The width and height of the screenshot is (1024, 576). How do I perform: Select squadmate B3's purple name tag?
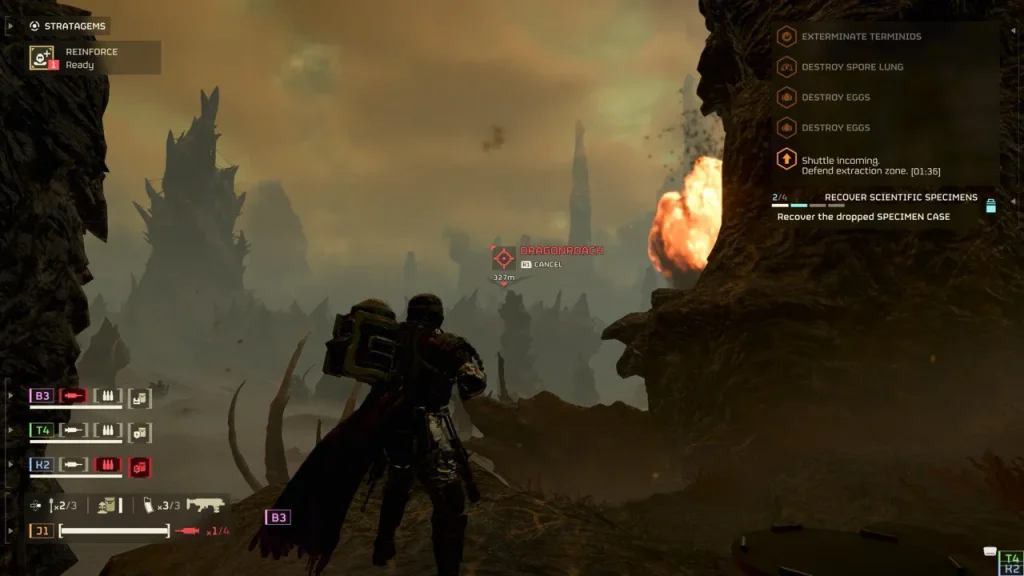42,396
